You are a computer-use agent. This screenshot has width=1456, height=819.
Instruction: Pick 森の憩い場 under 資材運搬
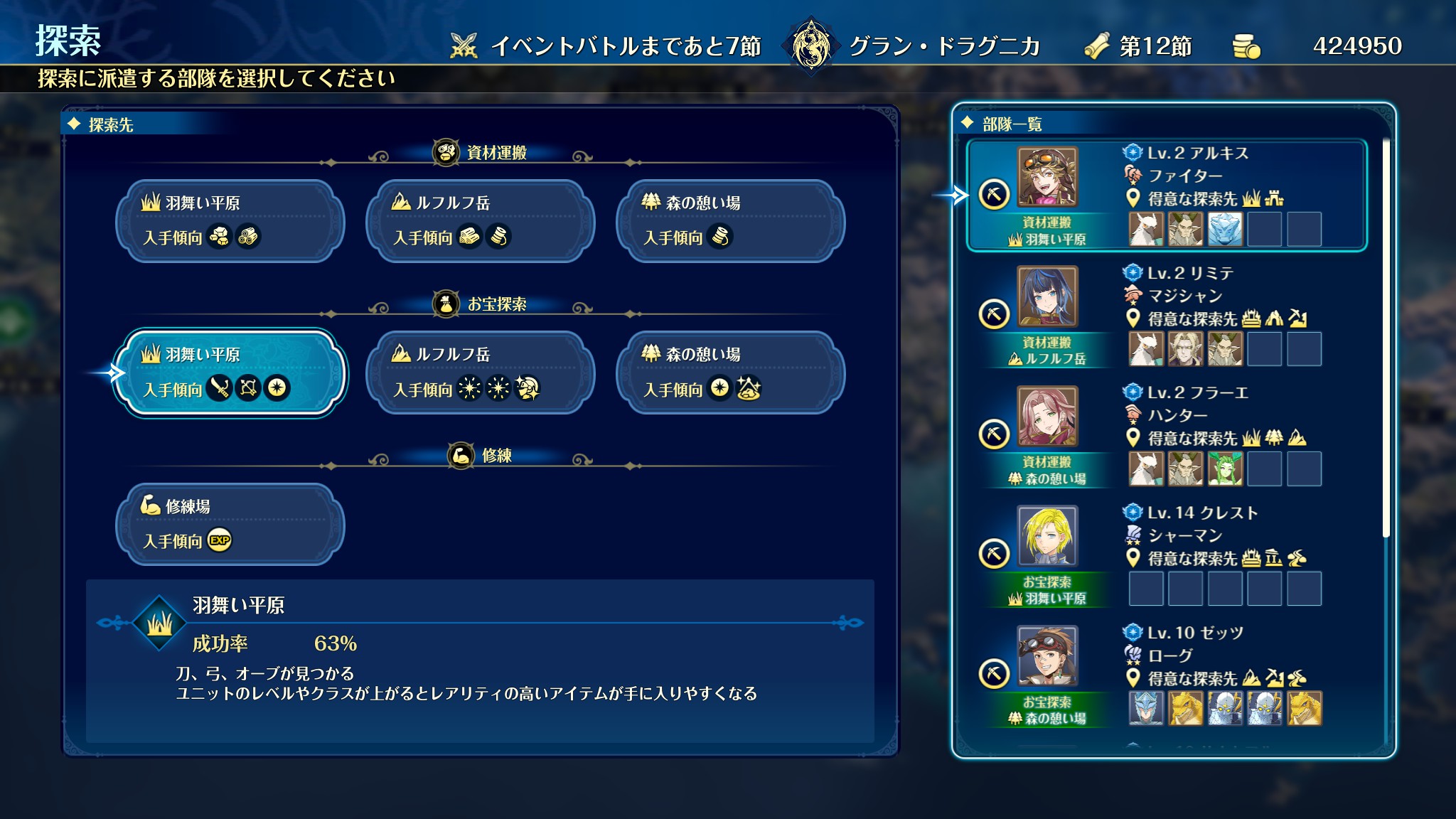click(x=730, y=221)
